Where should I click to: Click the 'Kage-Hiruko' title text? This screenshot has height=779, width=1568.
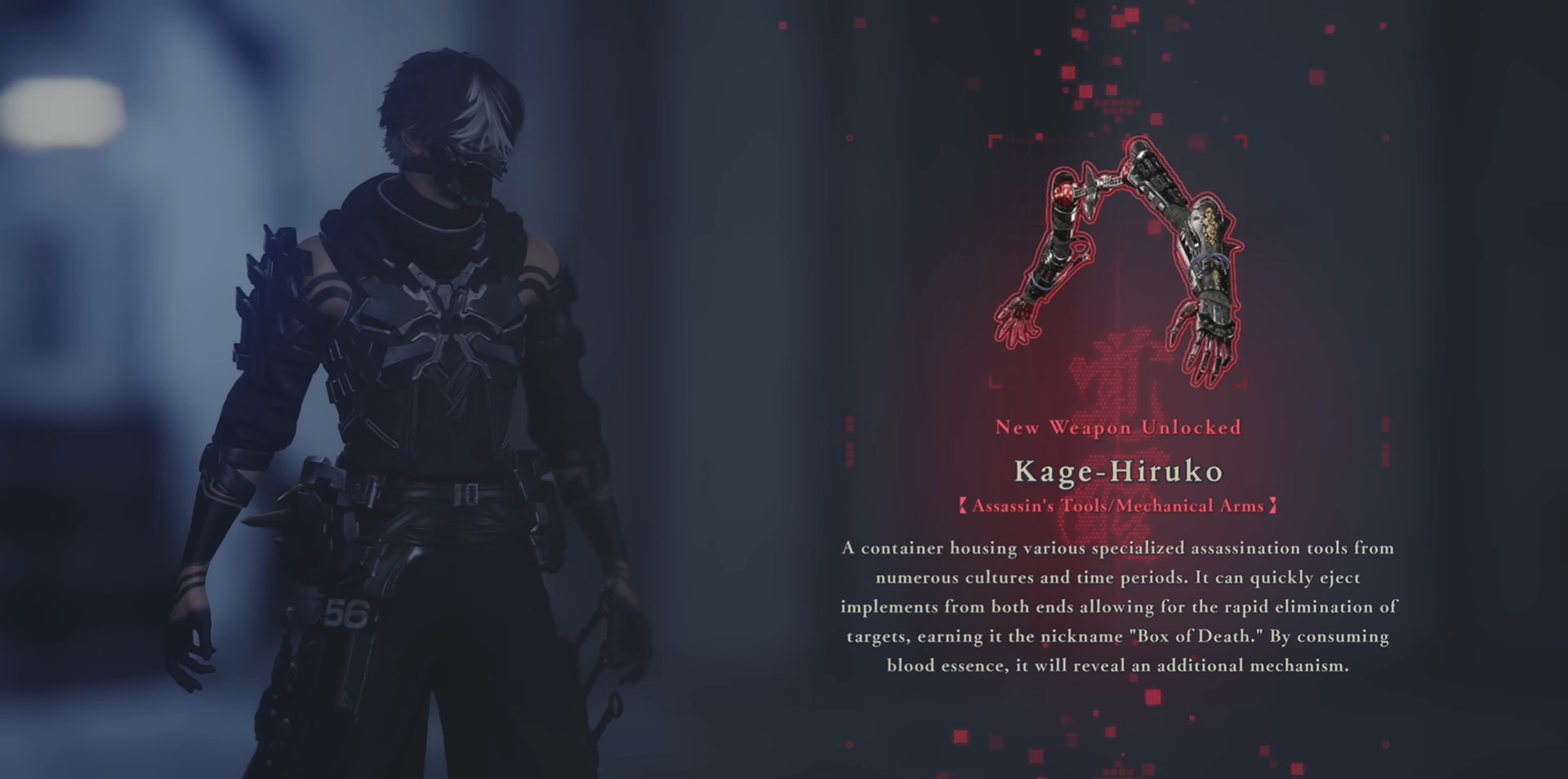click(x=1120, y=471)
